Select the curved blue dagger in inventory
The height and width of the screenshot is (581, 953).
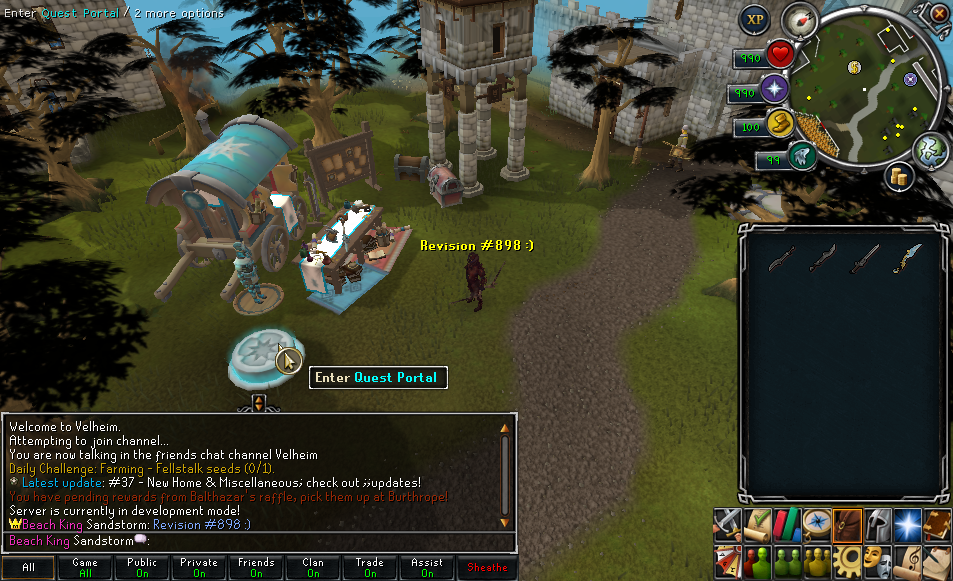coord(910,257)
